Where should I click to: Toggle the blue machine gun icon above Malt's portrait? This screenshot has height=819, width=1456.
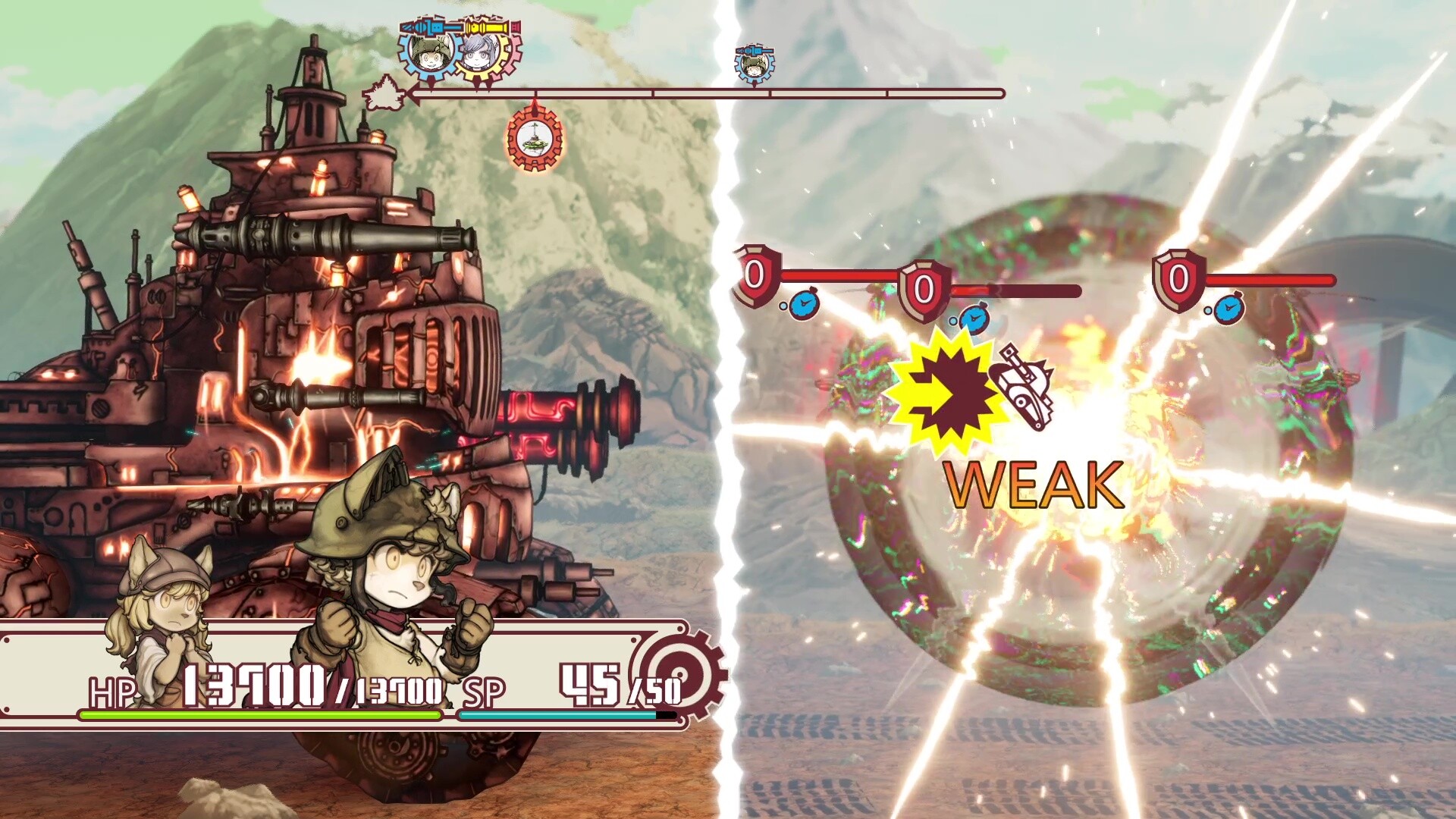click(x=430, y=28)
